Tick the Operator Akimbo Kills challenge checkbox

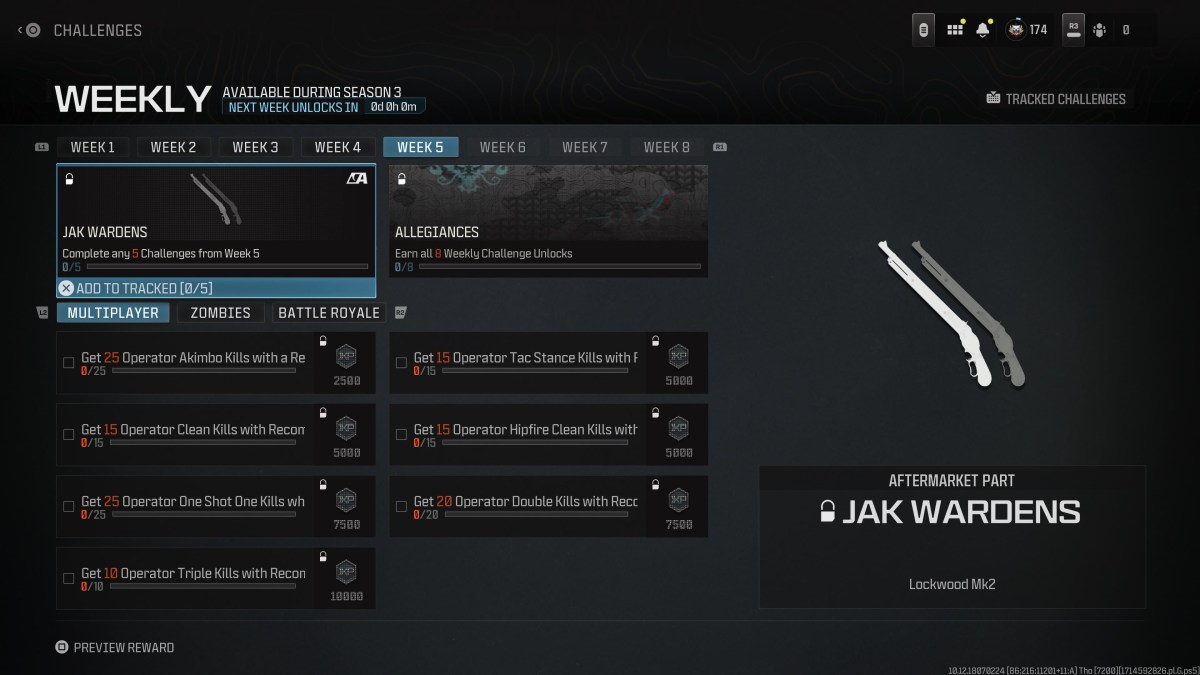pos(69,363)
